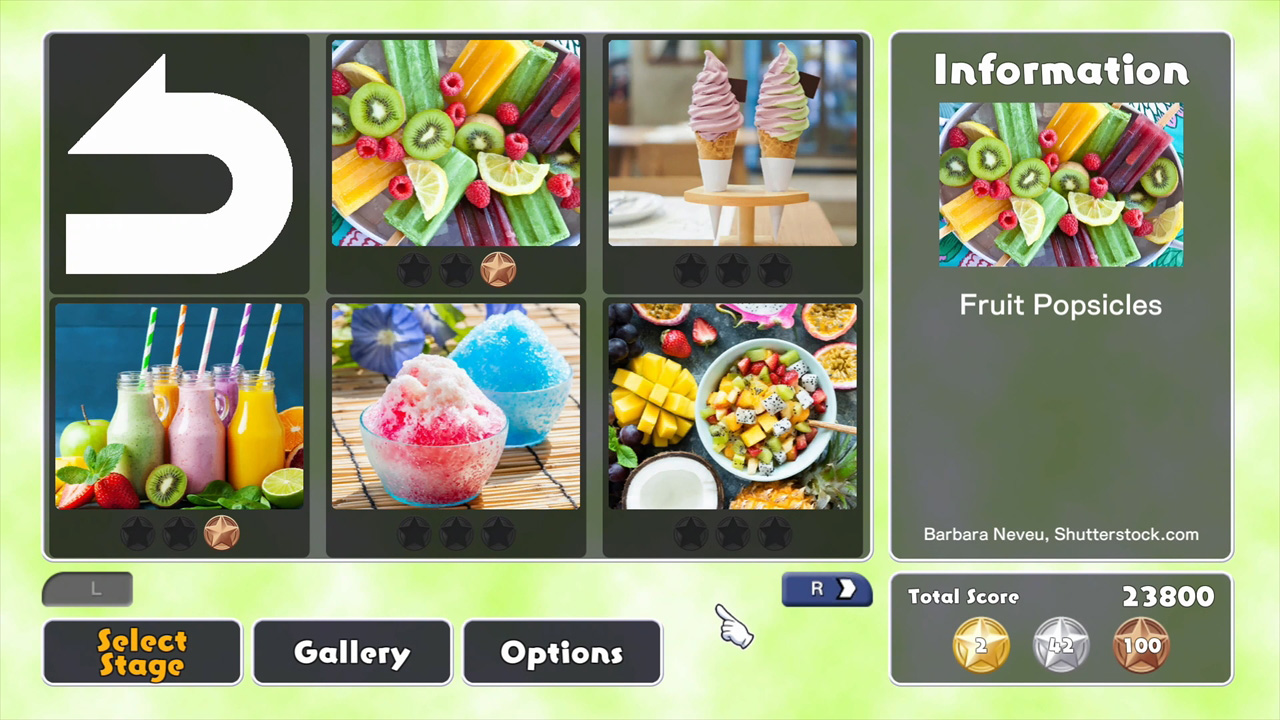Click the first empty star below the ice cream cones stage
The height and width of the screenshot is (720, 1280).
(x=691, y=268)
